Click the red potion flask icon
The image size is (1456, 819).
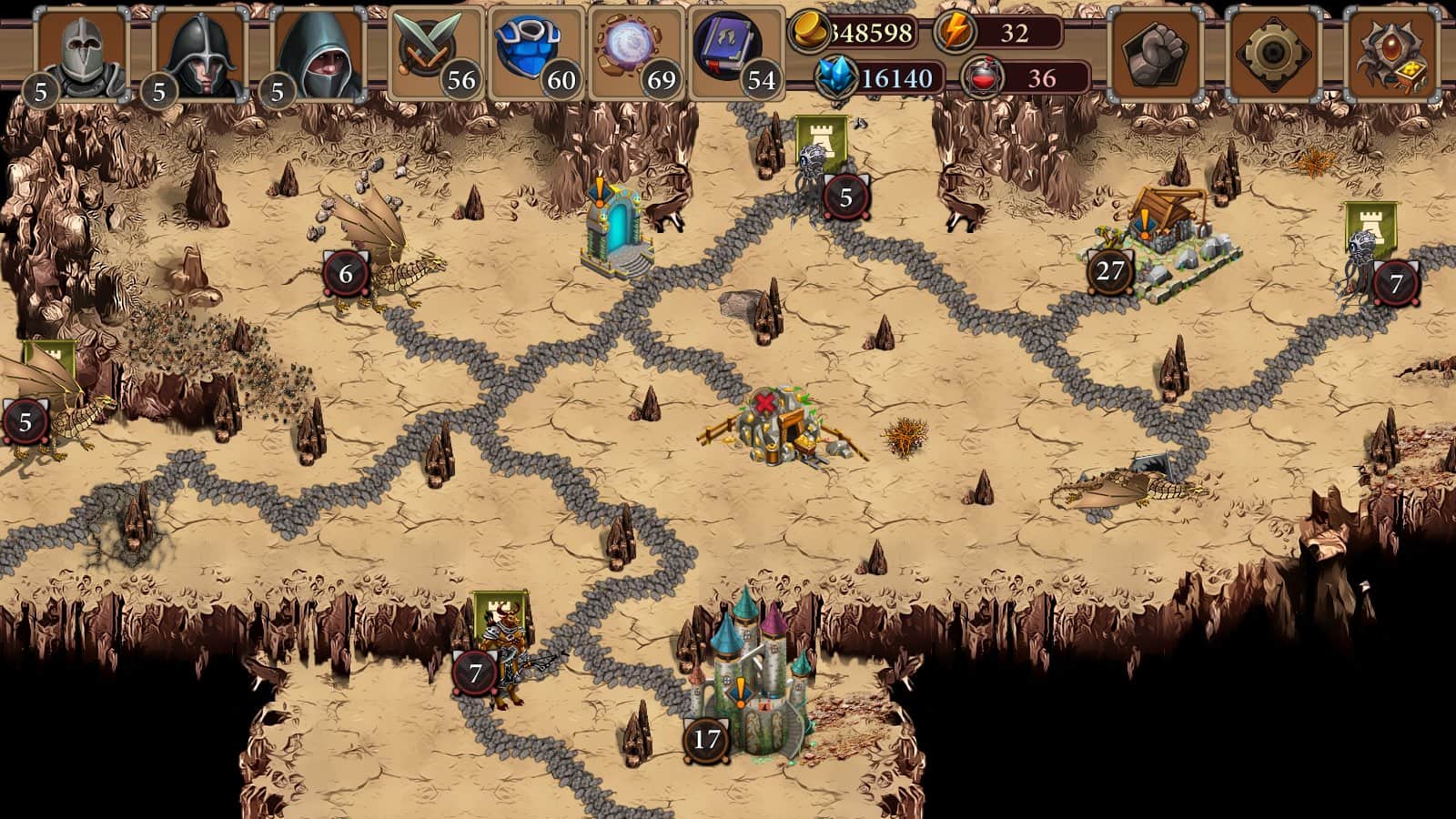[x=981, y=78]
